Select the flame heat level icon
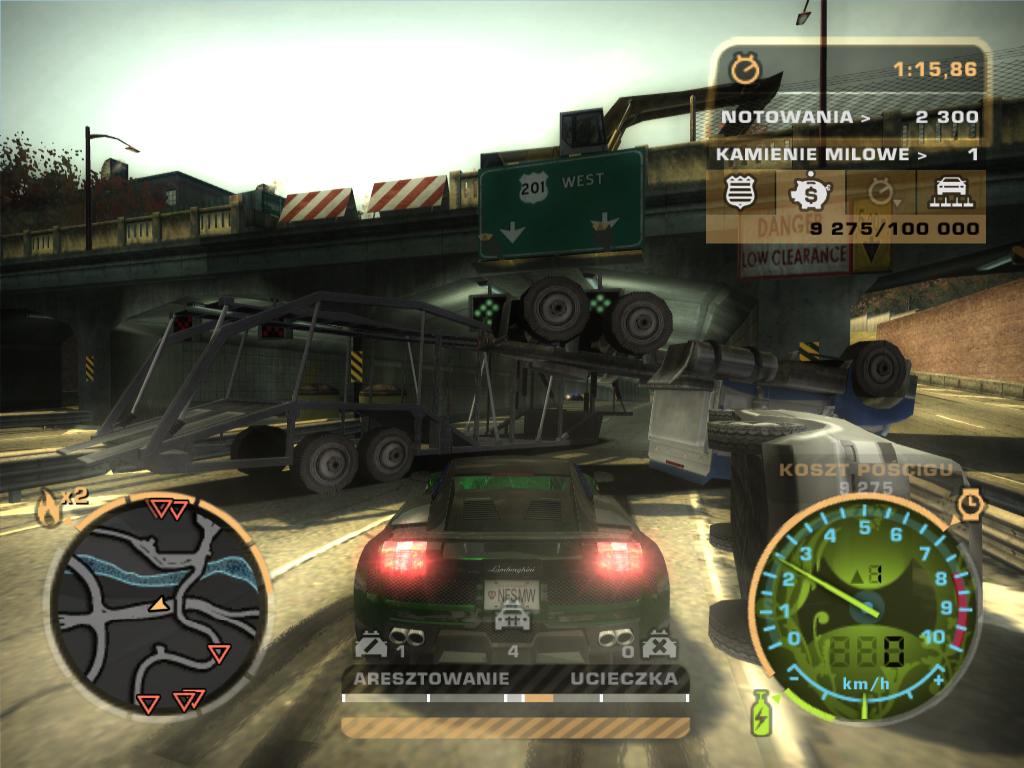 click(x=46, y=509)
